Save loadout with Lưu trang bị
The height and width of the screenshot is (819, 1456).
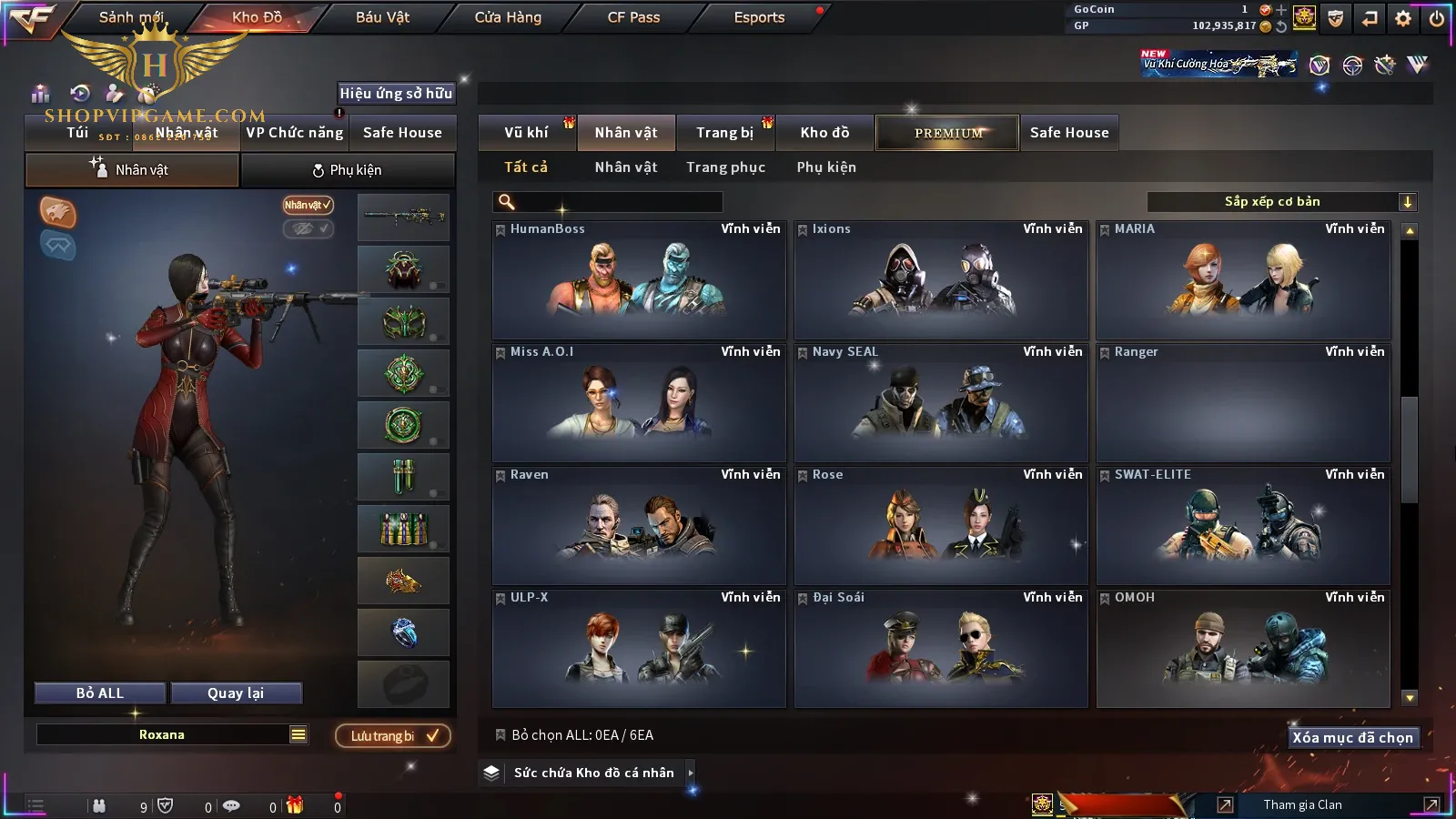coord(393,736)
